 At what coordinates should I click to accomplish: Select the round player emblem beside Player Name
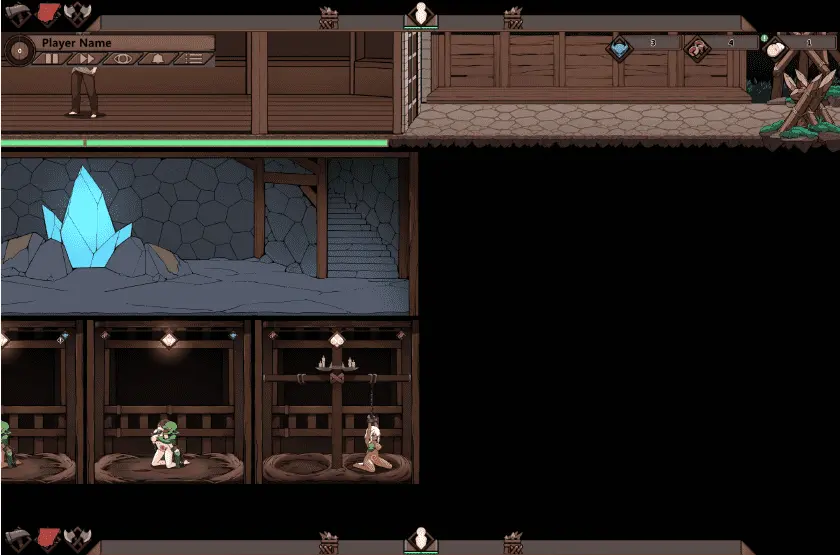[x=19, y=50]
